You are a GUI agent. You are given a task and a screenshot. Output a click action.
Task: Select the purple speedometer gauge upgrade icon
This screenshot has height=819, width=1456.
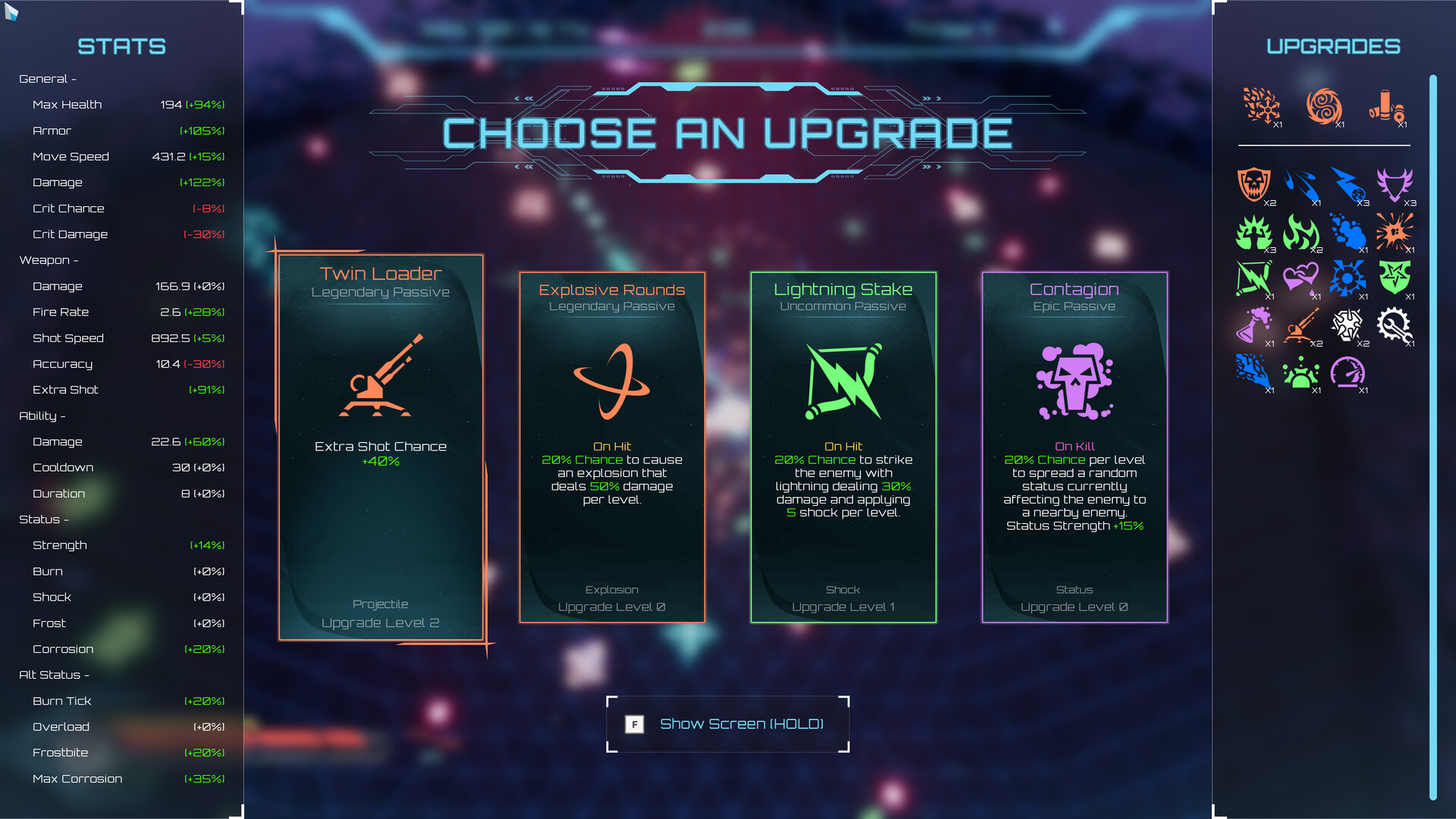point(1348,372)
